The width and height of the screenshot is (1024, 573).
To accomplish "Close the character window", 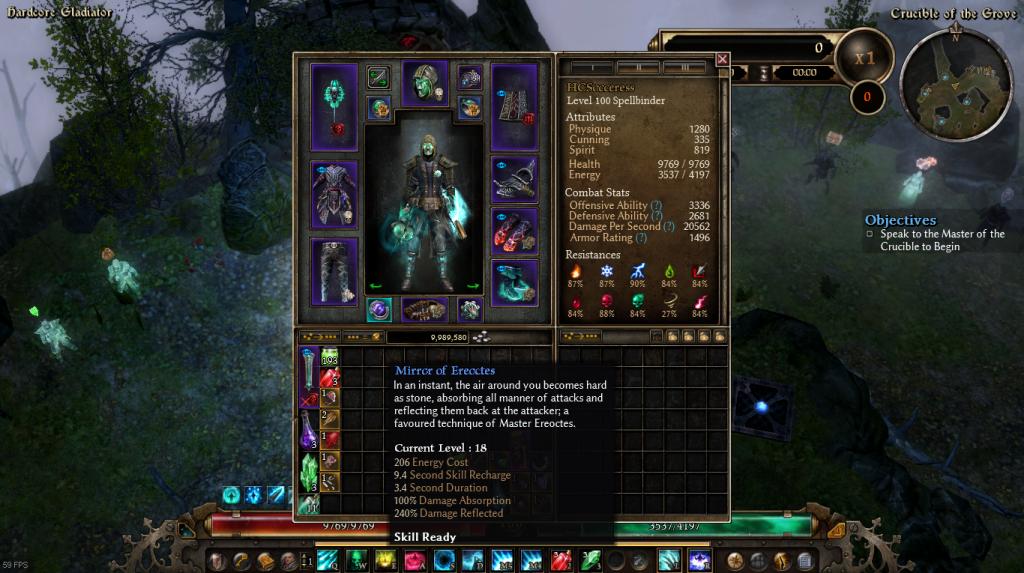I will pos(722,60).
